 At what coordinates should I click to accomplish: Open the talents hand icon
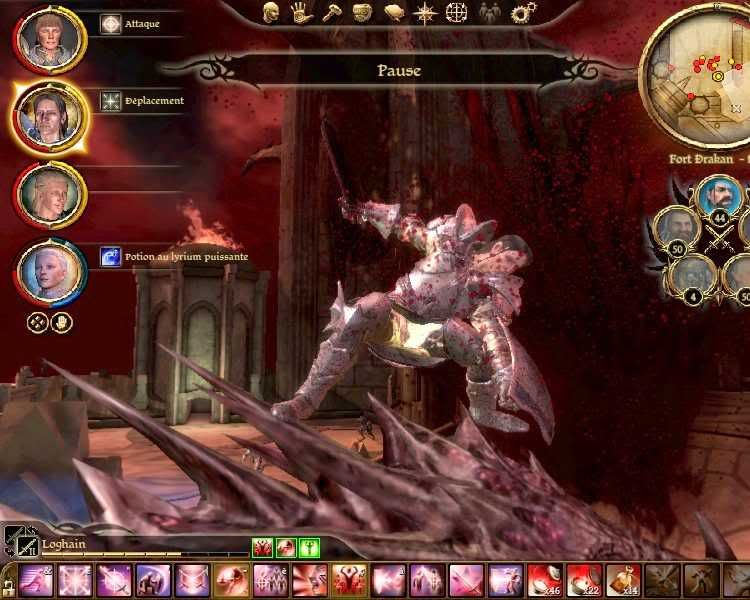300,12
